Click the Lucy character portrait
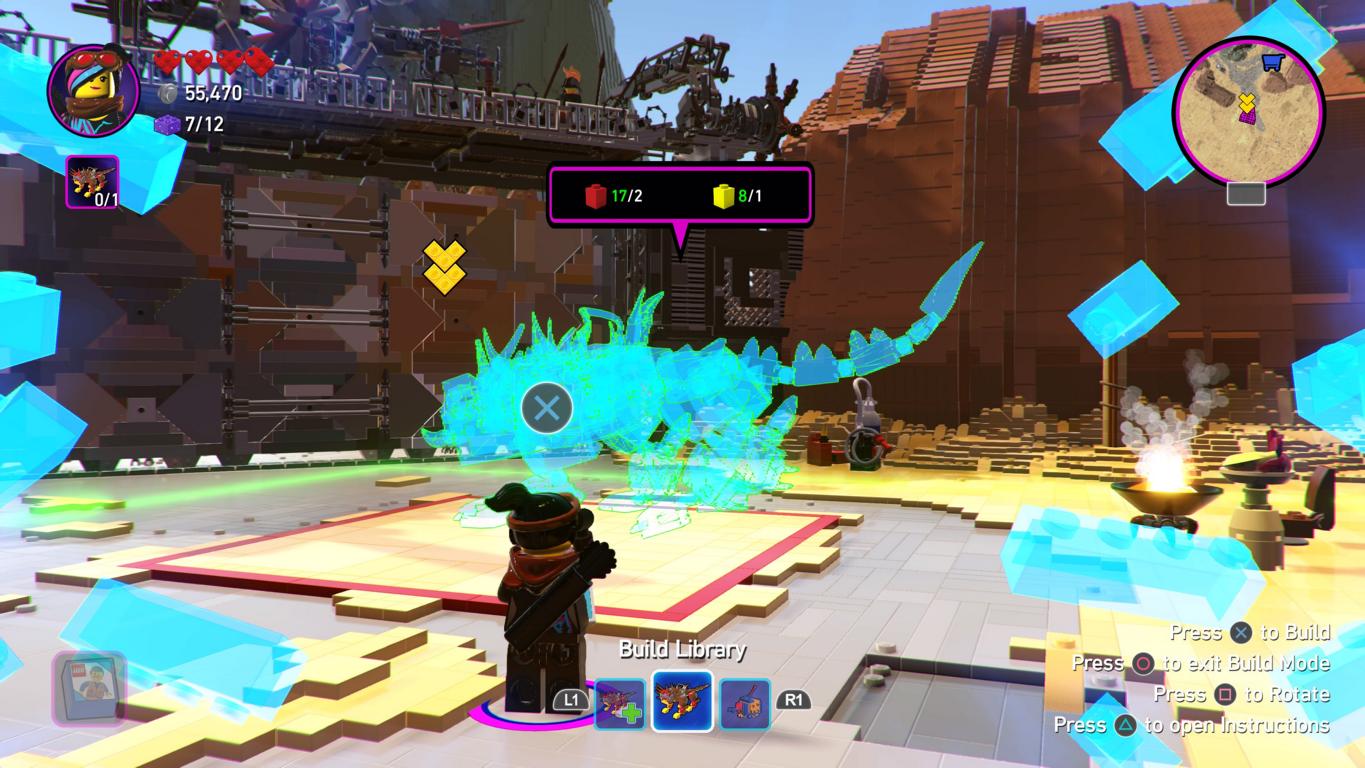Image resolution: width=1365 pixels, height=768 pixels. click(93, 91)
